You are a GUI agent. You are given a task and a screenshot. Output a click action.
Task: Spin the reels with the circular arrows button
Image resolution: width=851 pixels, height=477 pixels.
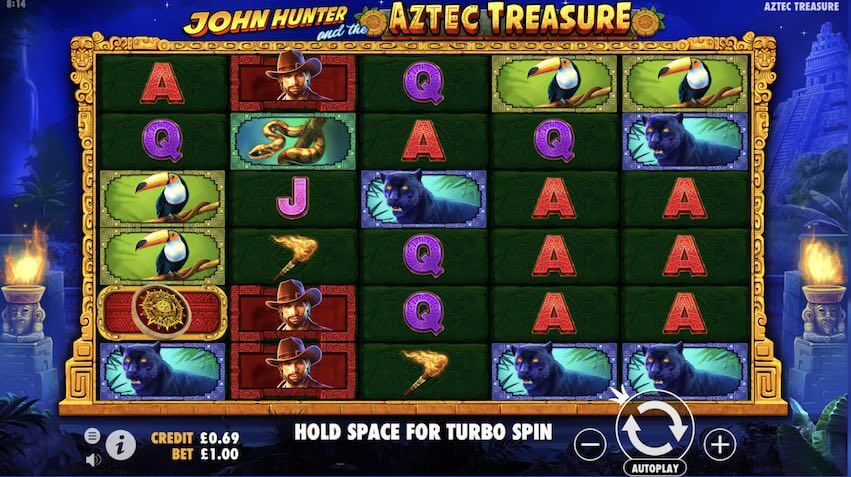pyautogui.click(x=655, y=428)
